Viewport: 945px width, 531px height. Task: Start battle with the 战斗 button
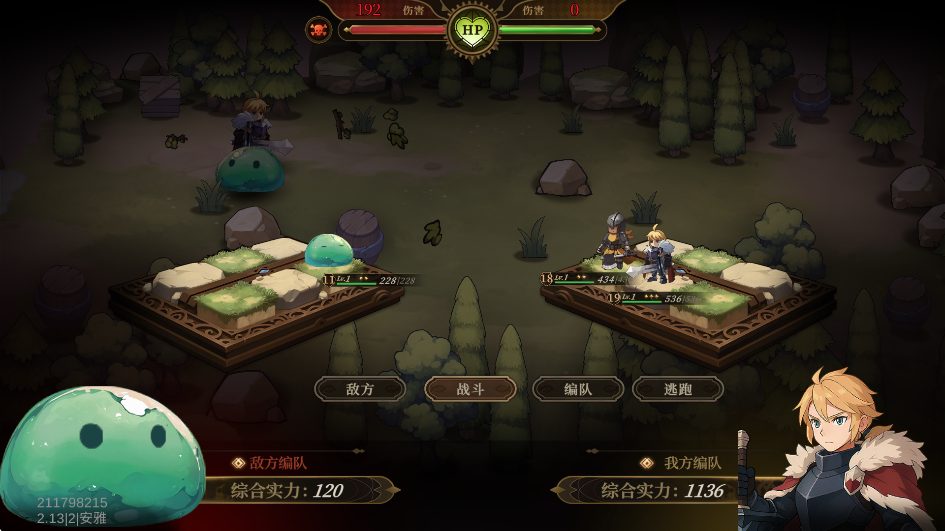[x=470, y=389]
